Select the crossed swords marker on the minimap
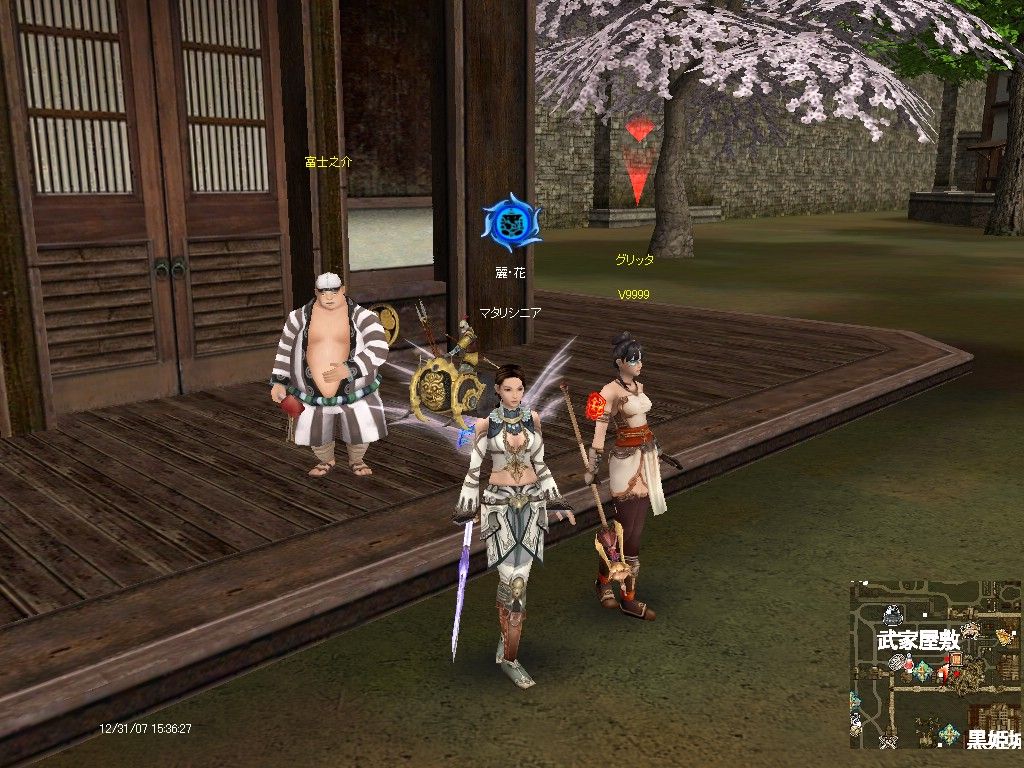The image size is (1024, 768). [887, 741]
